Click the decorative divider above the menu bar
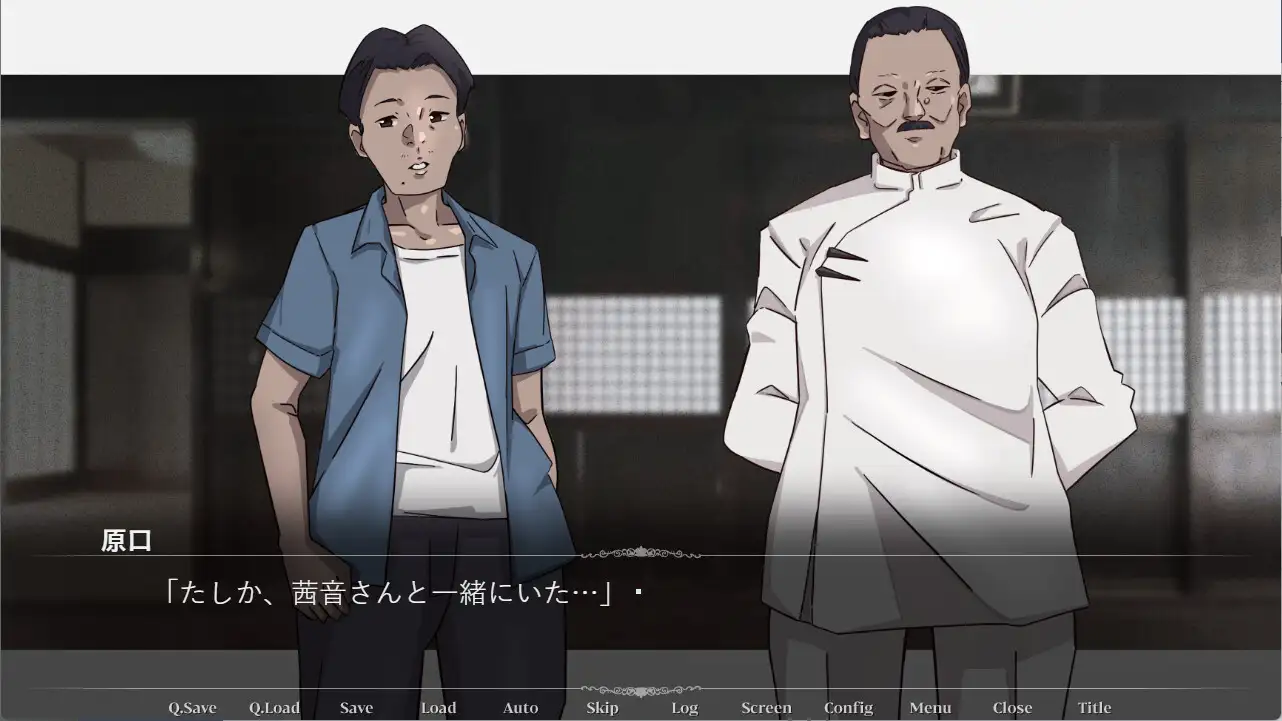 (x=640, y=690)
